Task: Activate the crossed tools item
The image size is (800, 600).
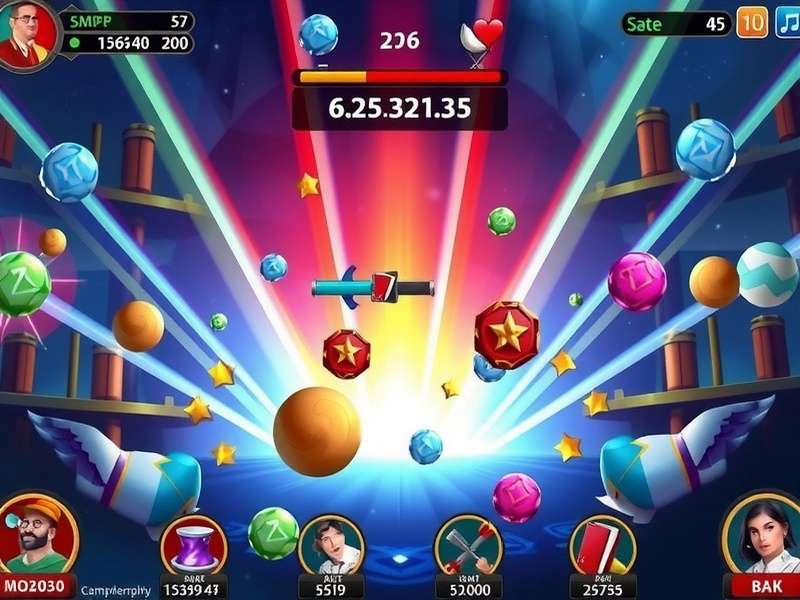Action: point(467,546)
